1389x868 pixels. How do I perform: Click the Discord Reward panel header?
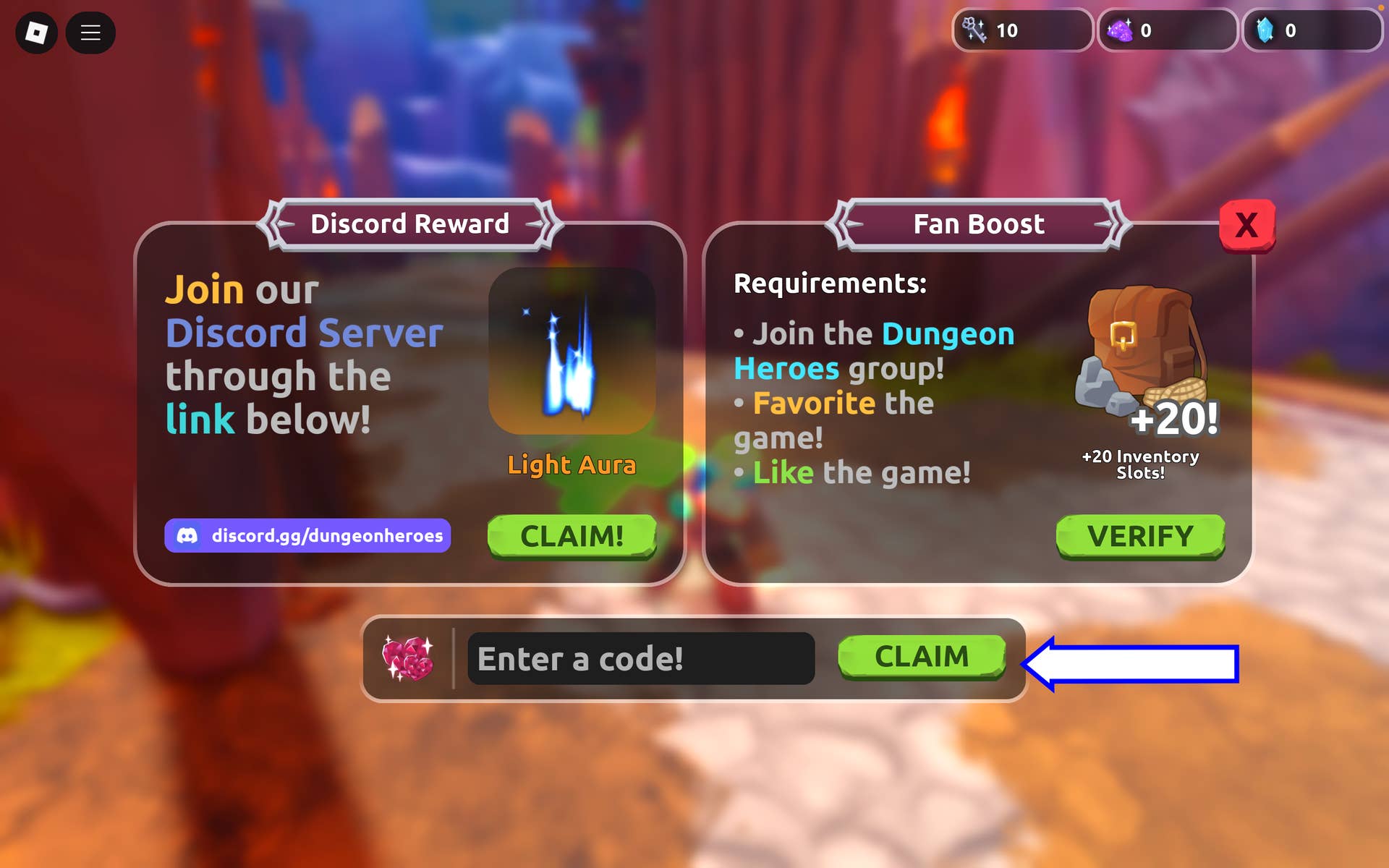(409, 224)
